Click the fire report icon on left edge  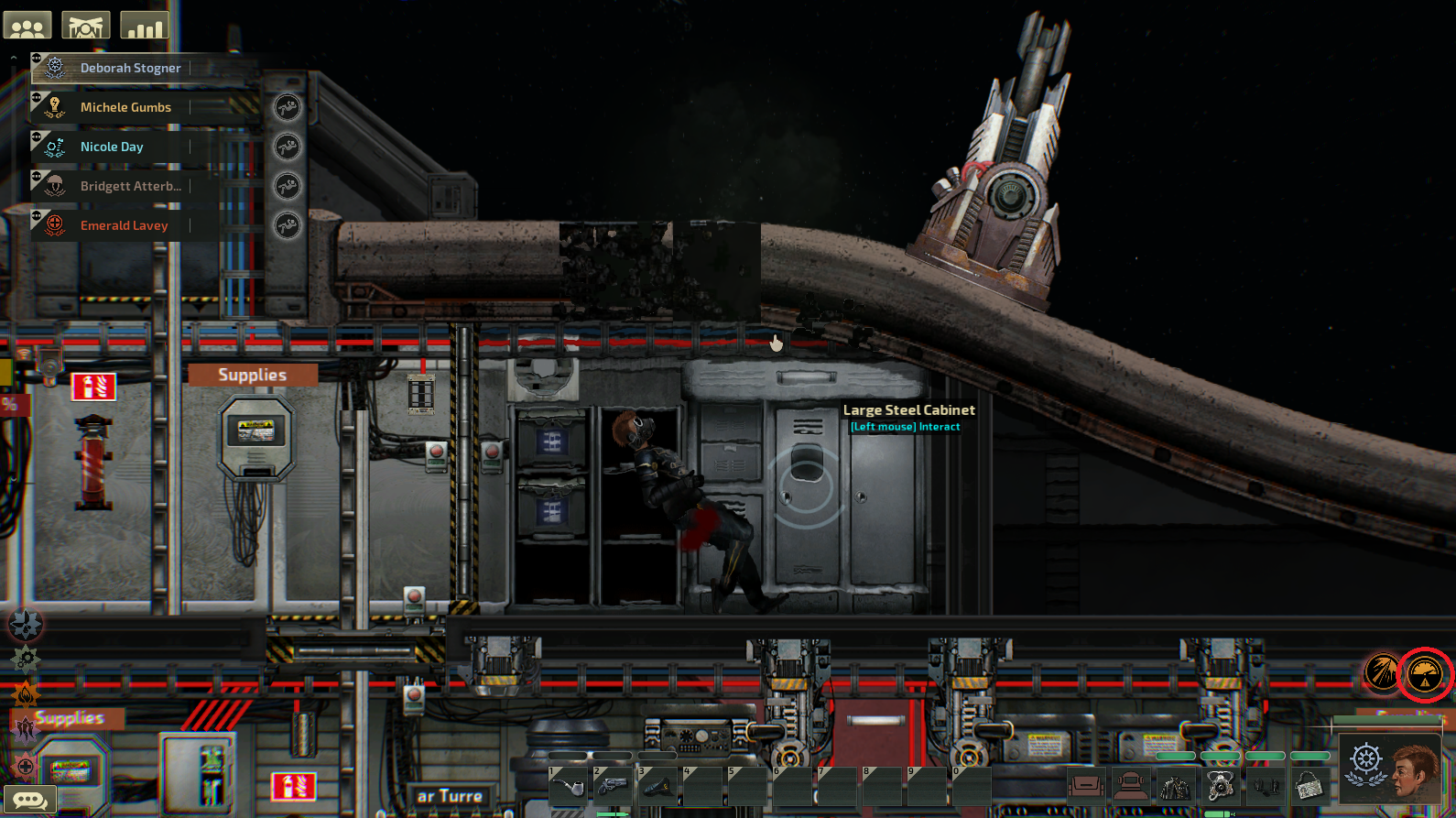pyautogui.click(x=26, y=693)
